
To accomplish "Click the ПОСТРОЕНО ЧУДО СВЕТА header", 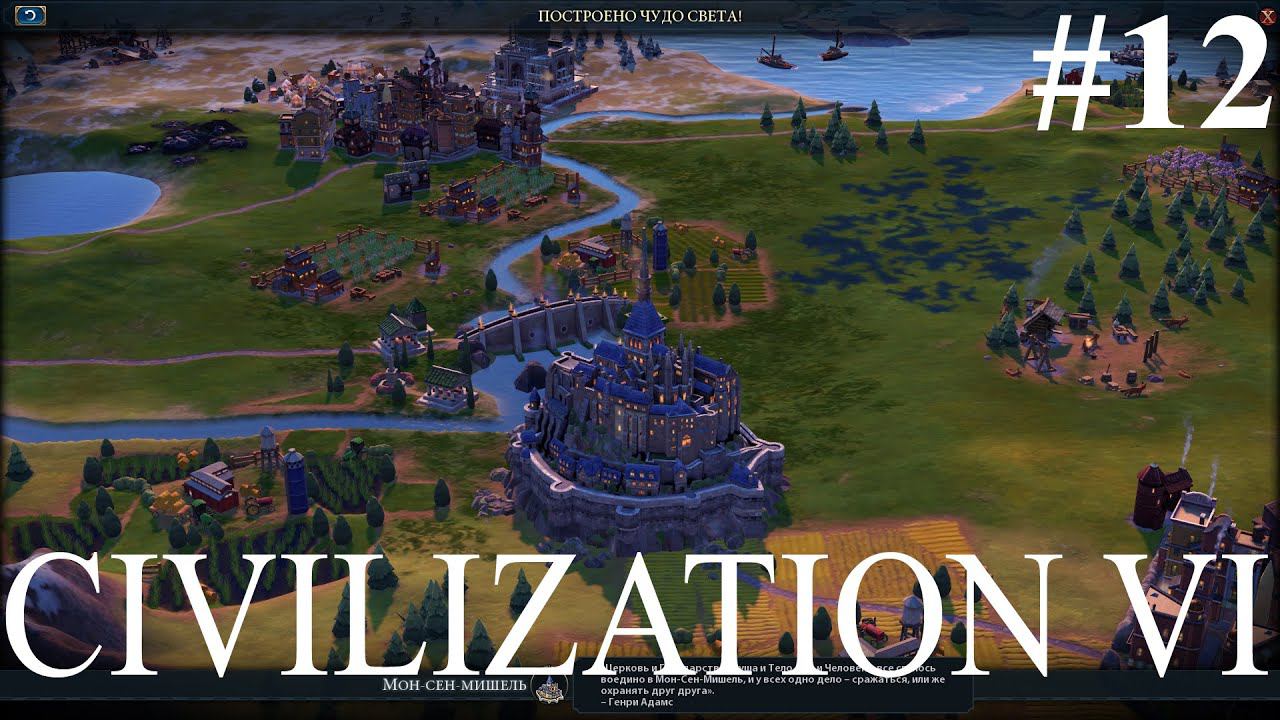I will (640, 12).
